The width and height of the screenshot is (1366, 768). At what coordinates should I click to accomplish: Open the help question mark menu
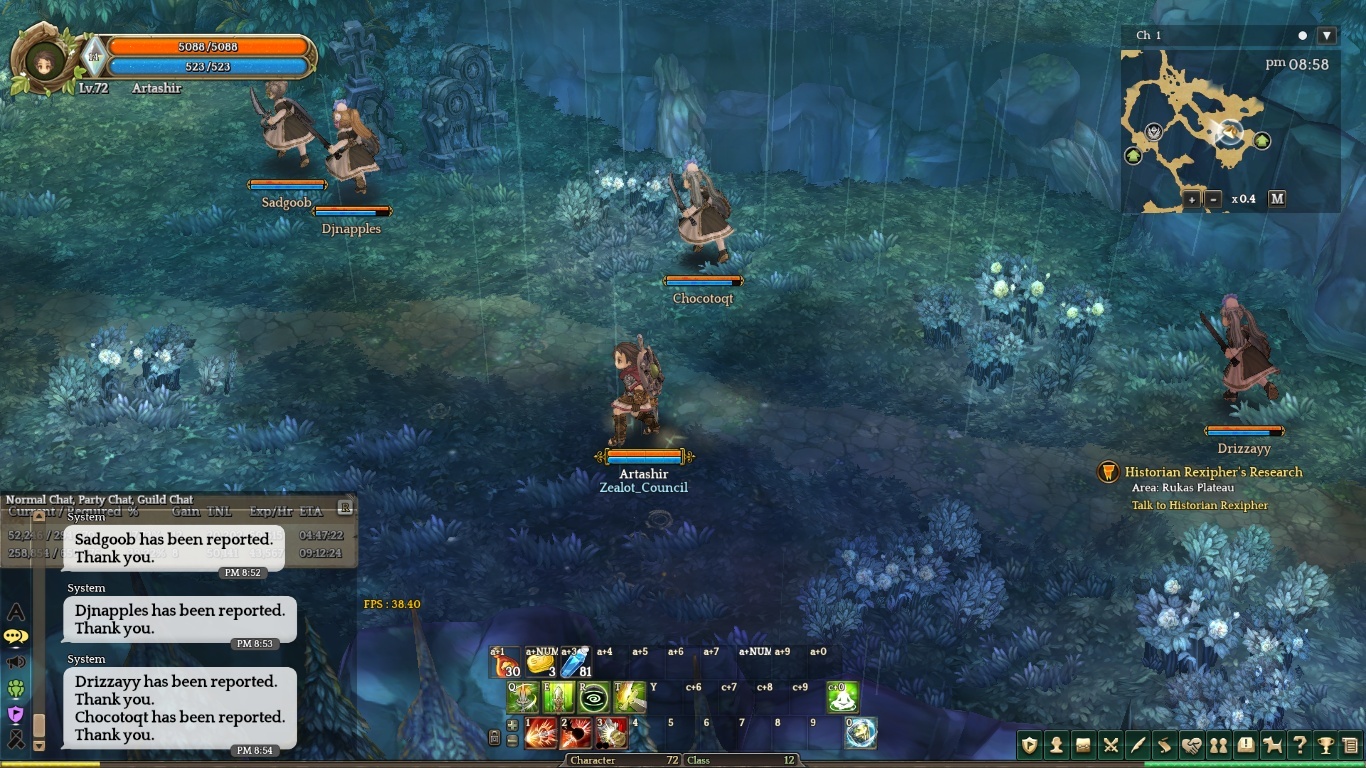tap(1299, 745)
